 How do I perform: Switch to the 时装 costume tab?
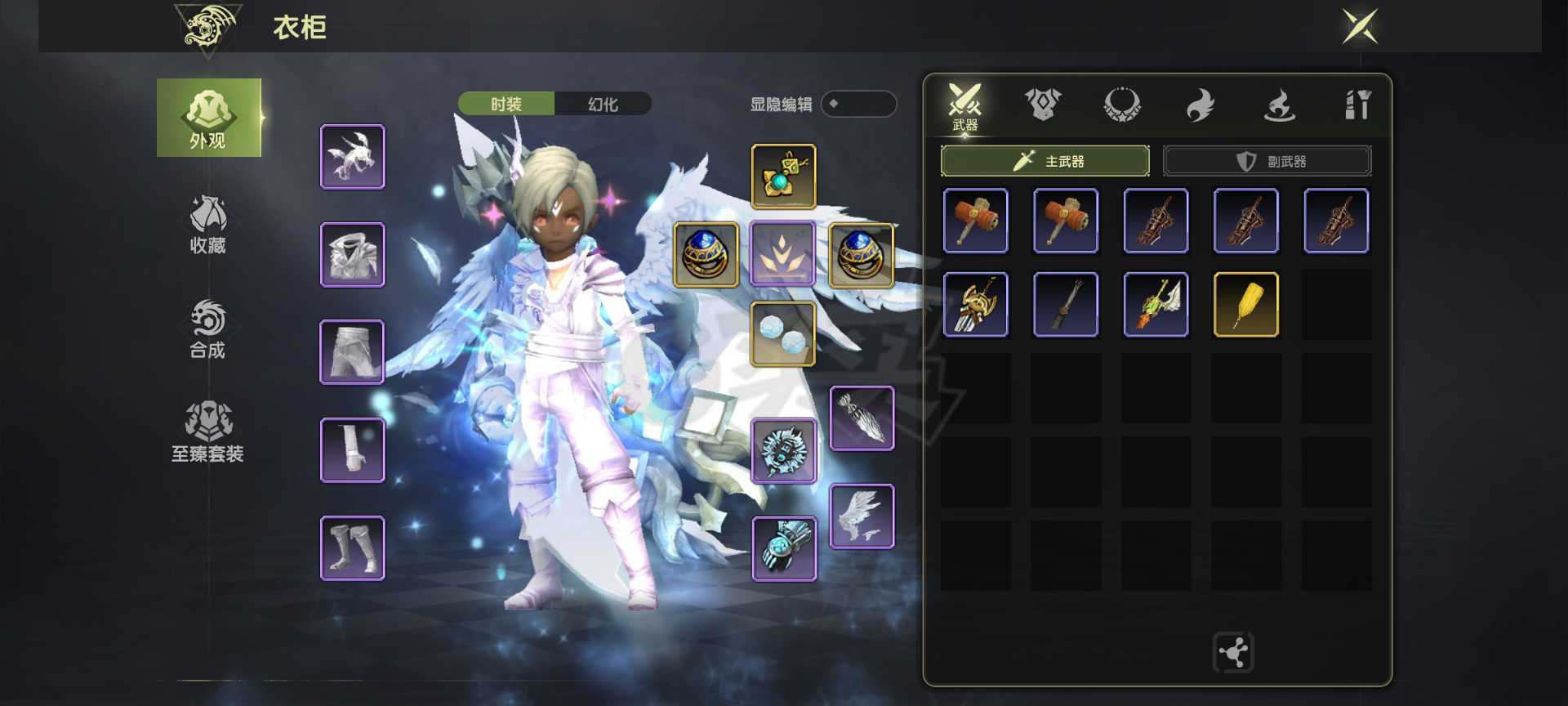coord(506,104)
